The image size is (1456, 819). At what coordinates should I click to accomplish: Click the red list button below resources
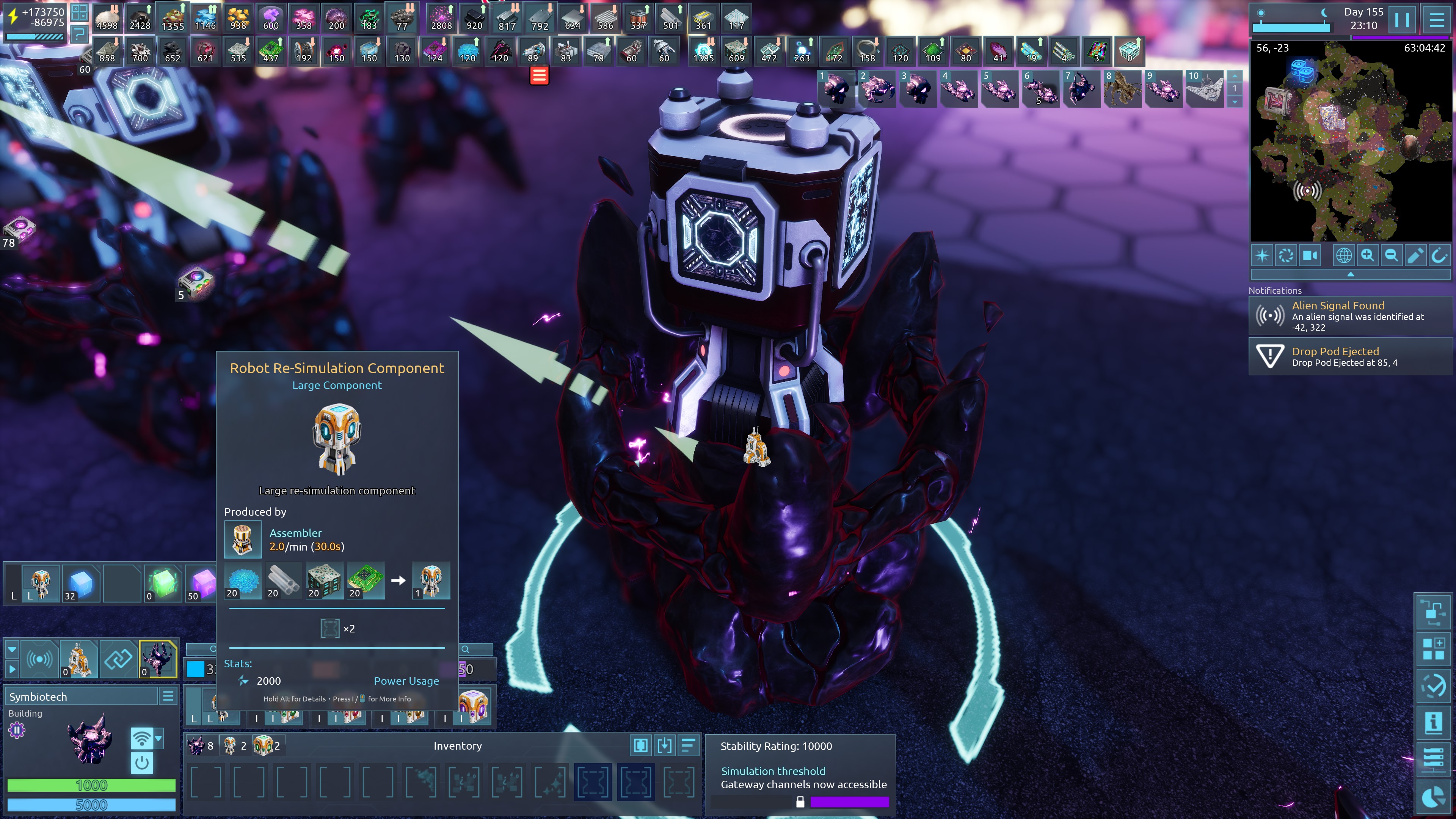pyautogui.click(x=539, y=75)
